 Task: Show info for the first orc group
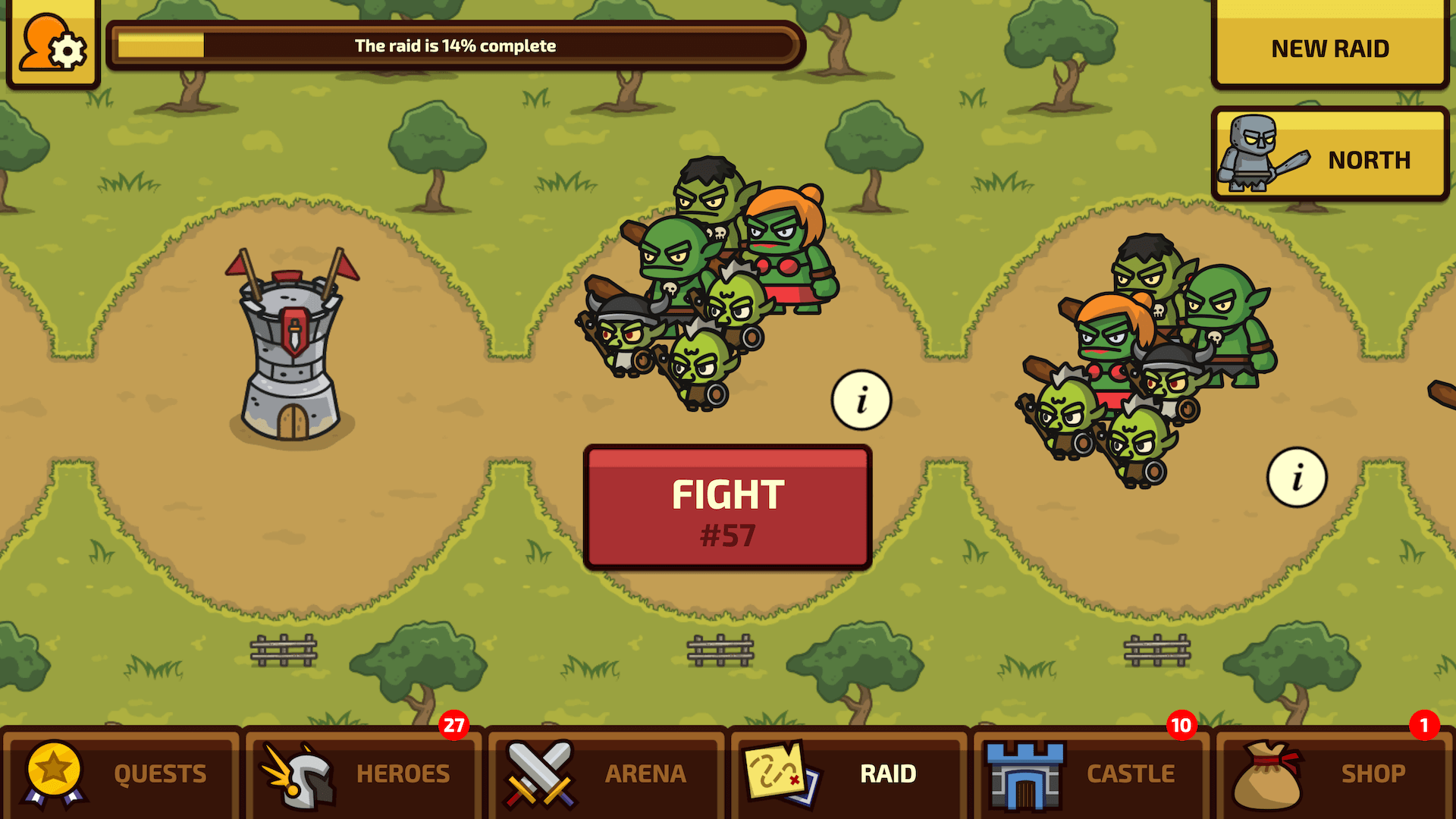[x=861, y=401]
